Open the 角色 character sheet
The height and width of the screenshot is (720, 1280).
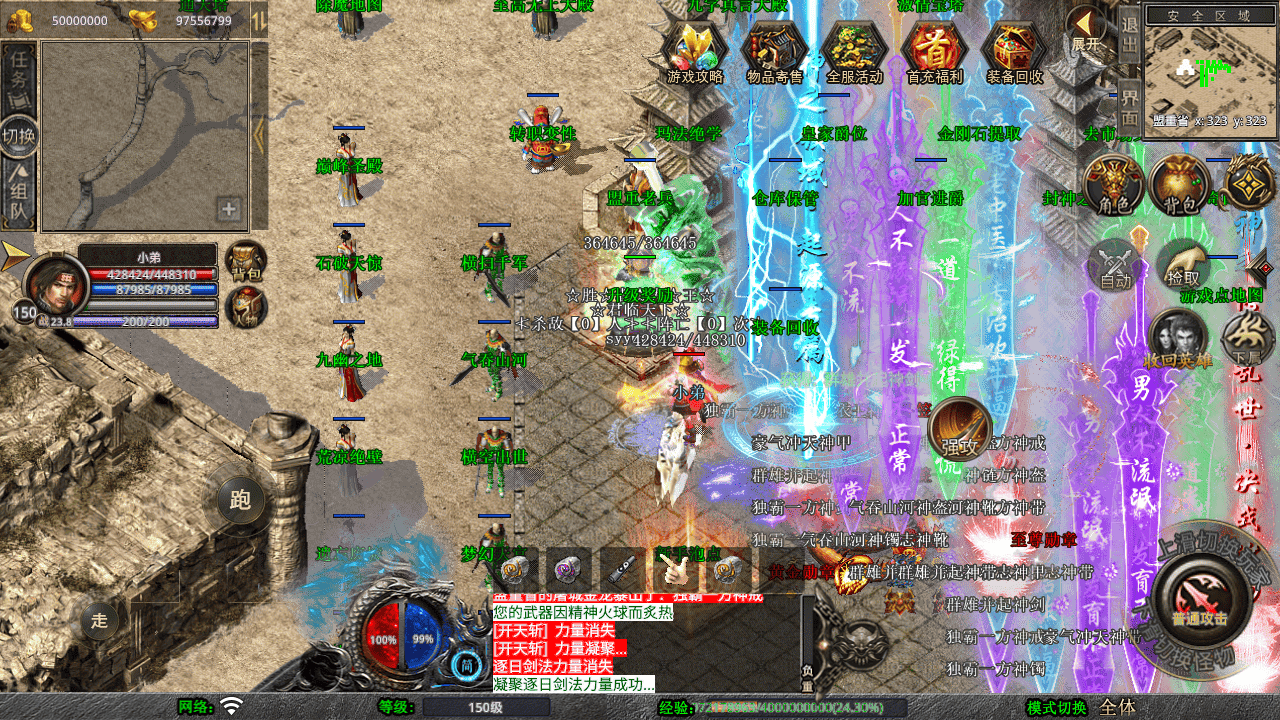[1113, 186]
